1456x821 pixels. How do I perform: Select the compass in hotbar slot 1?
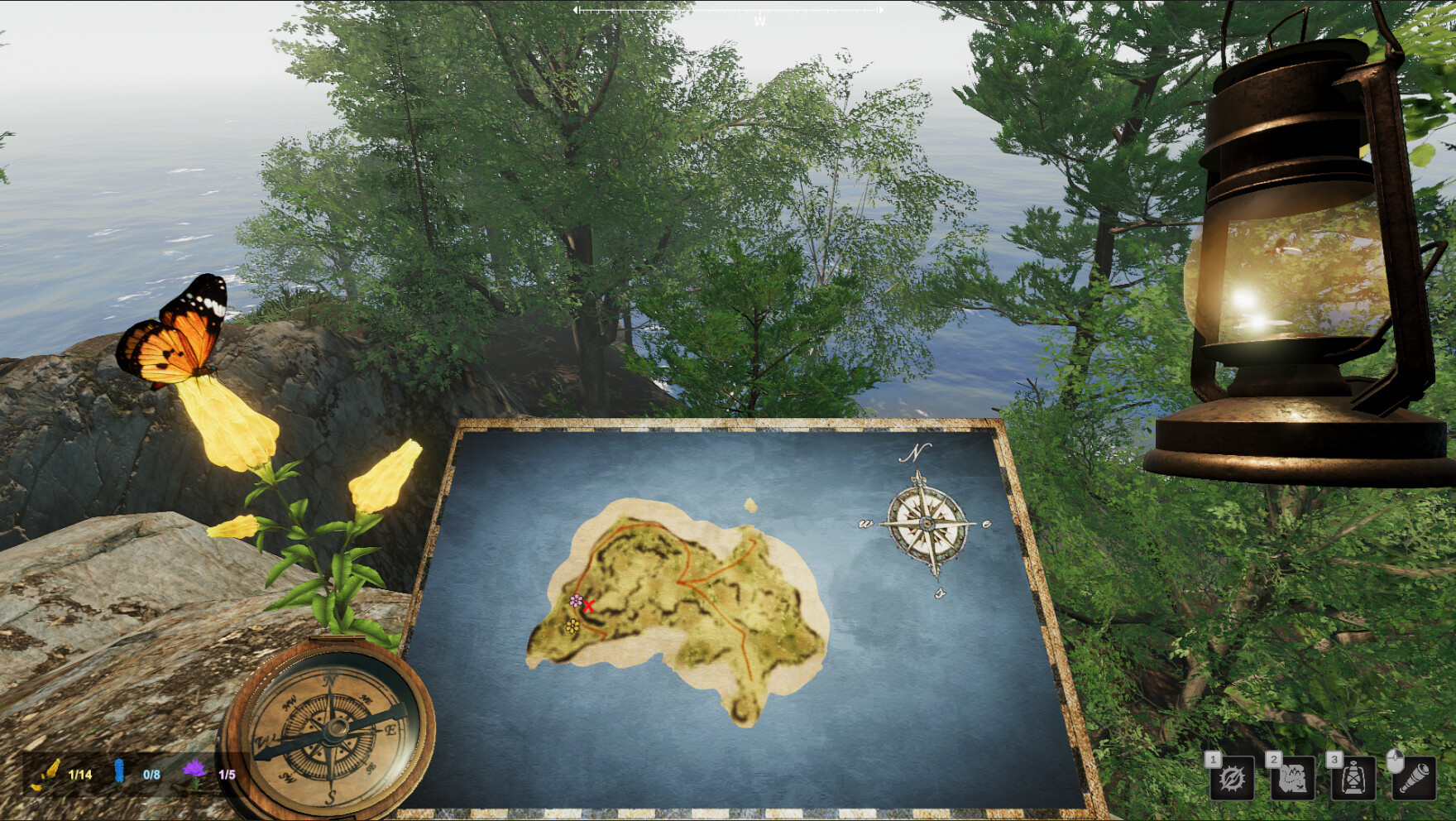coord(1233,778)
